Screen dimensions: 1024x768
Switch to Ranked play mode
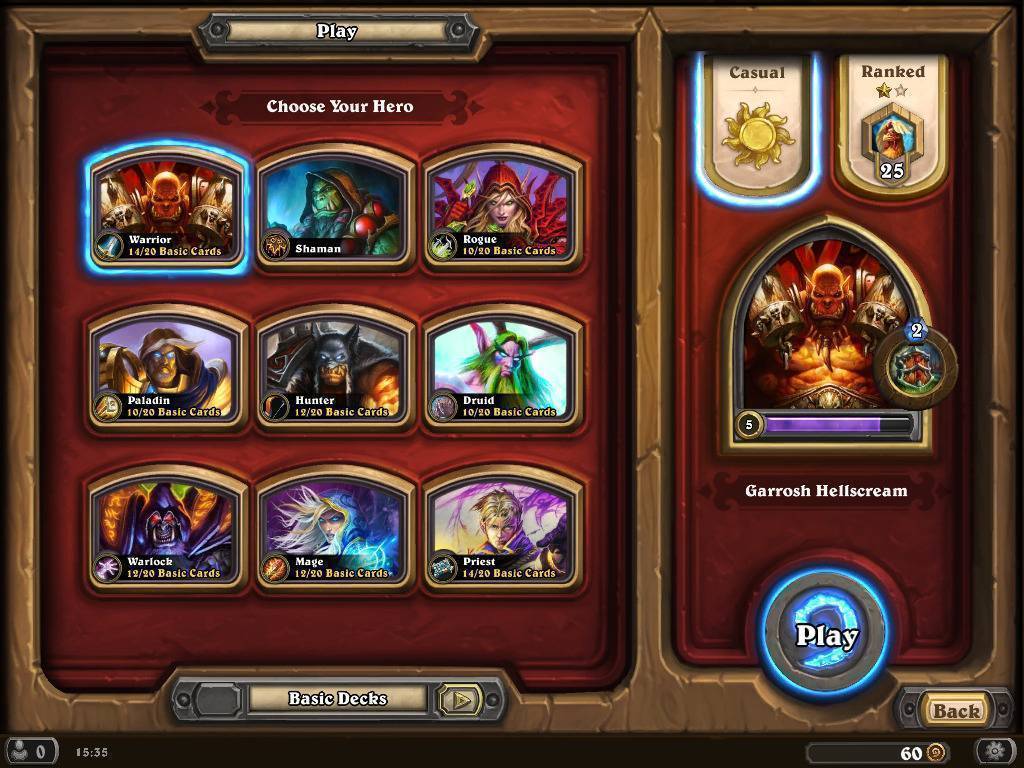coord(892,124)
